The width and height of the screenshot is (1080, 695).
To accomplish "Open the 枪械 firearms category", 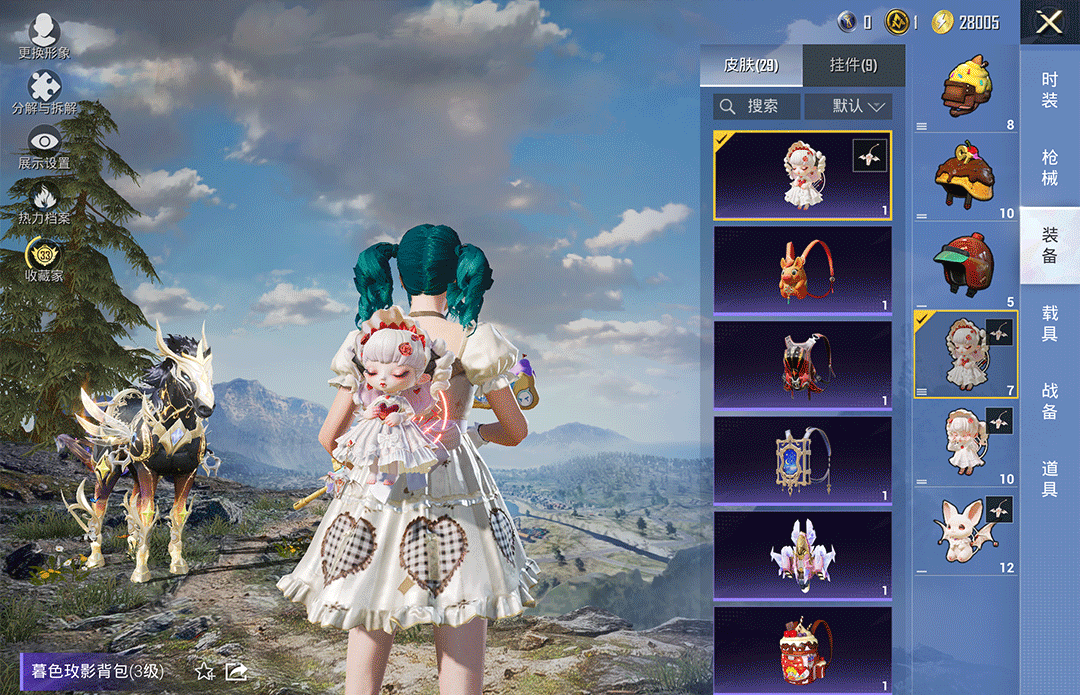I will pyautogui.click(x=1050, y=168).
